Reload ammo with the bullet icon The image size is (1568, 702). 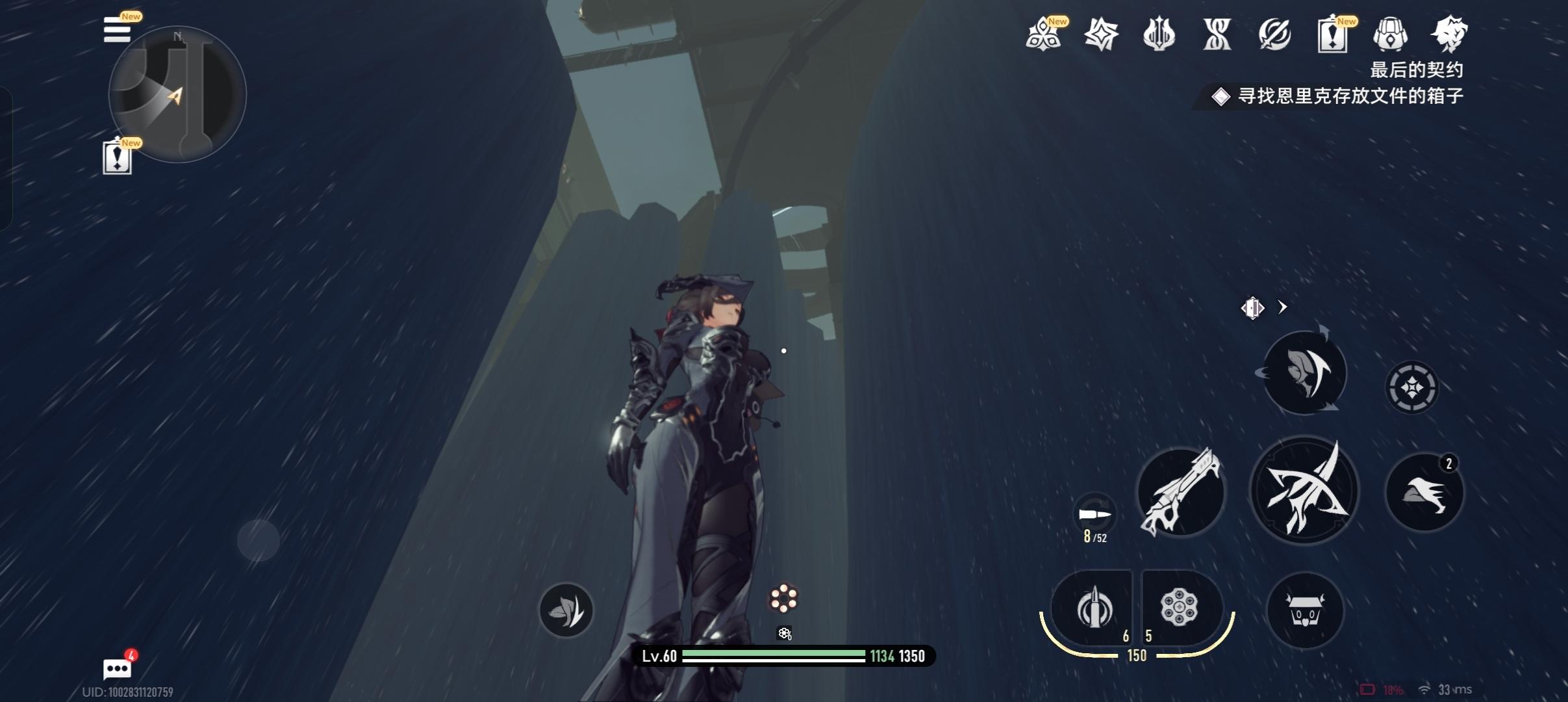(x=1094, y=515)
